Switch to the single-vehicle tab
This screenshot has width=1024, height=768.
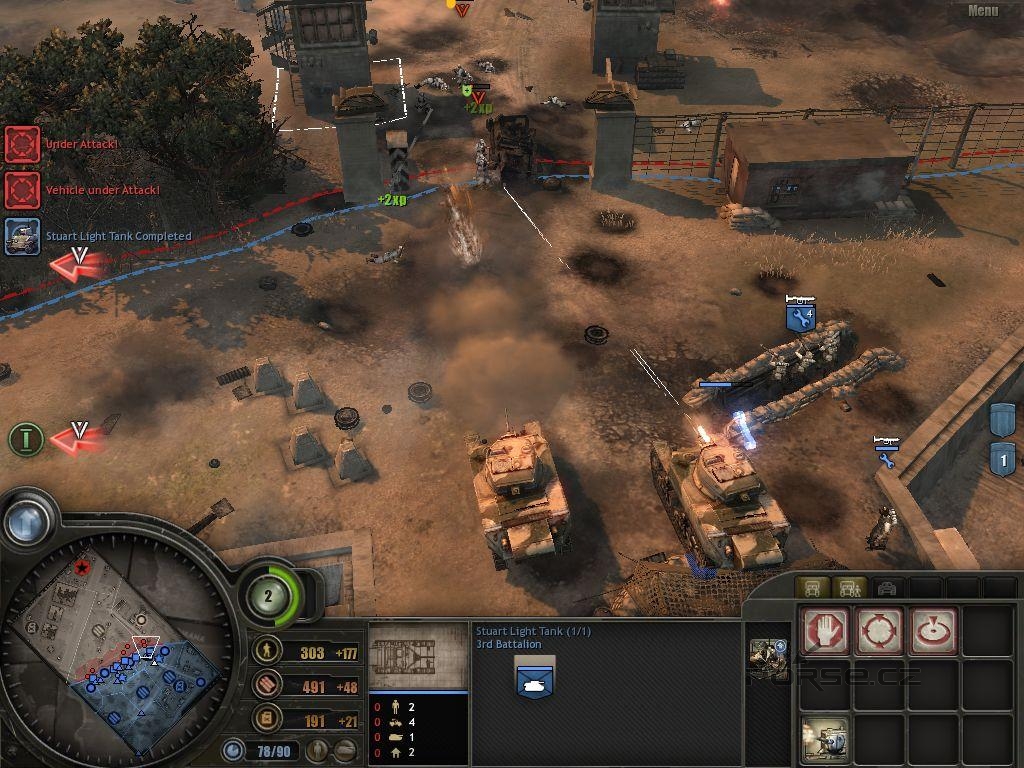coord(811,588)
